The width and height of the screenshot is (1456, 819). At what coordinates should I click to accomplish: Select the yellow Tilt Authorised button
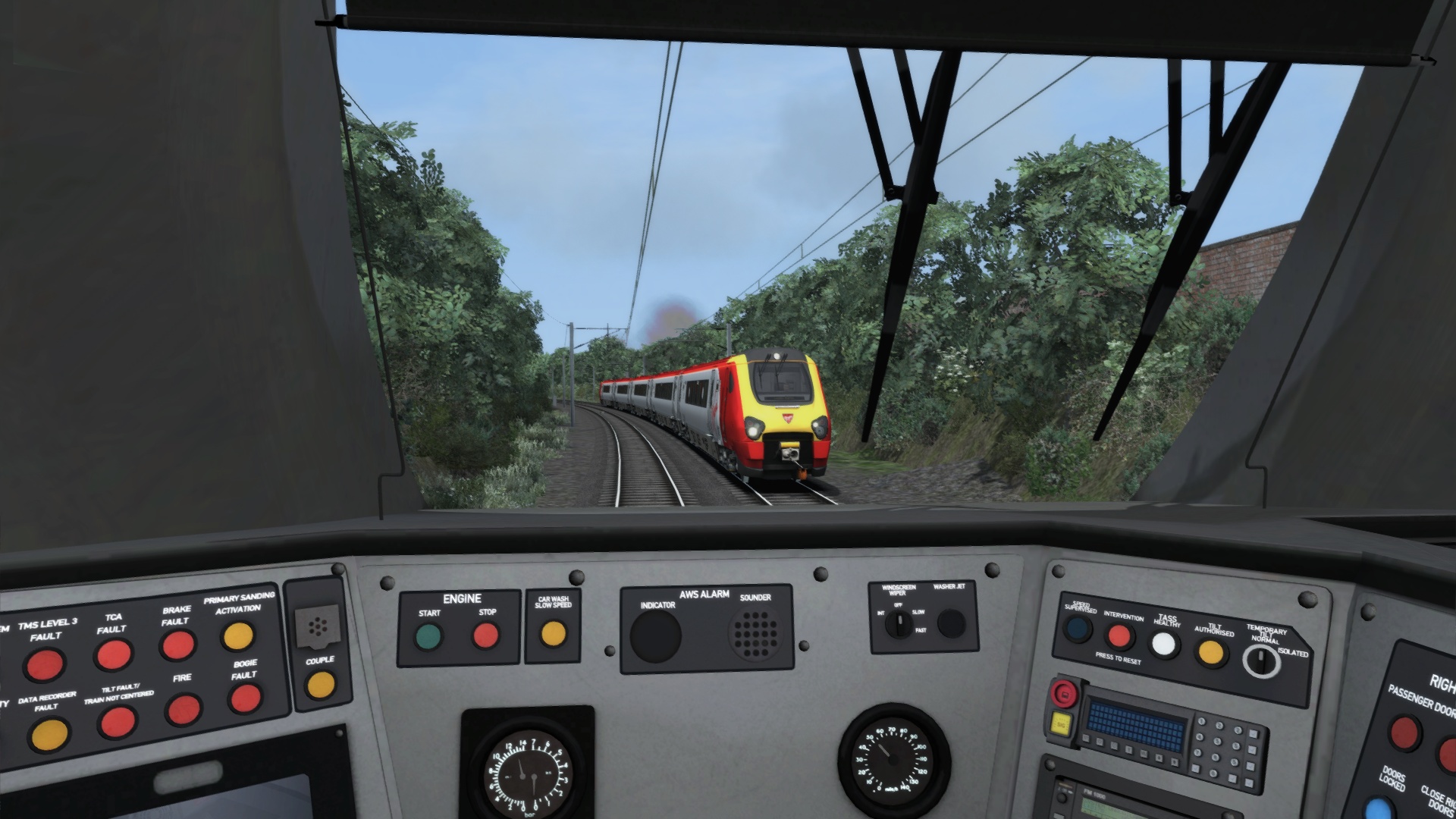(x=1210, y=652)
